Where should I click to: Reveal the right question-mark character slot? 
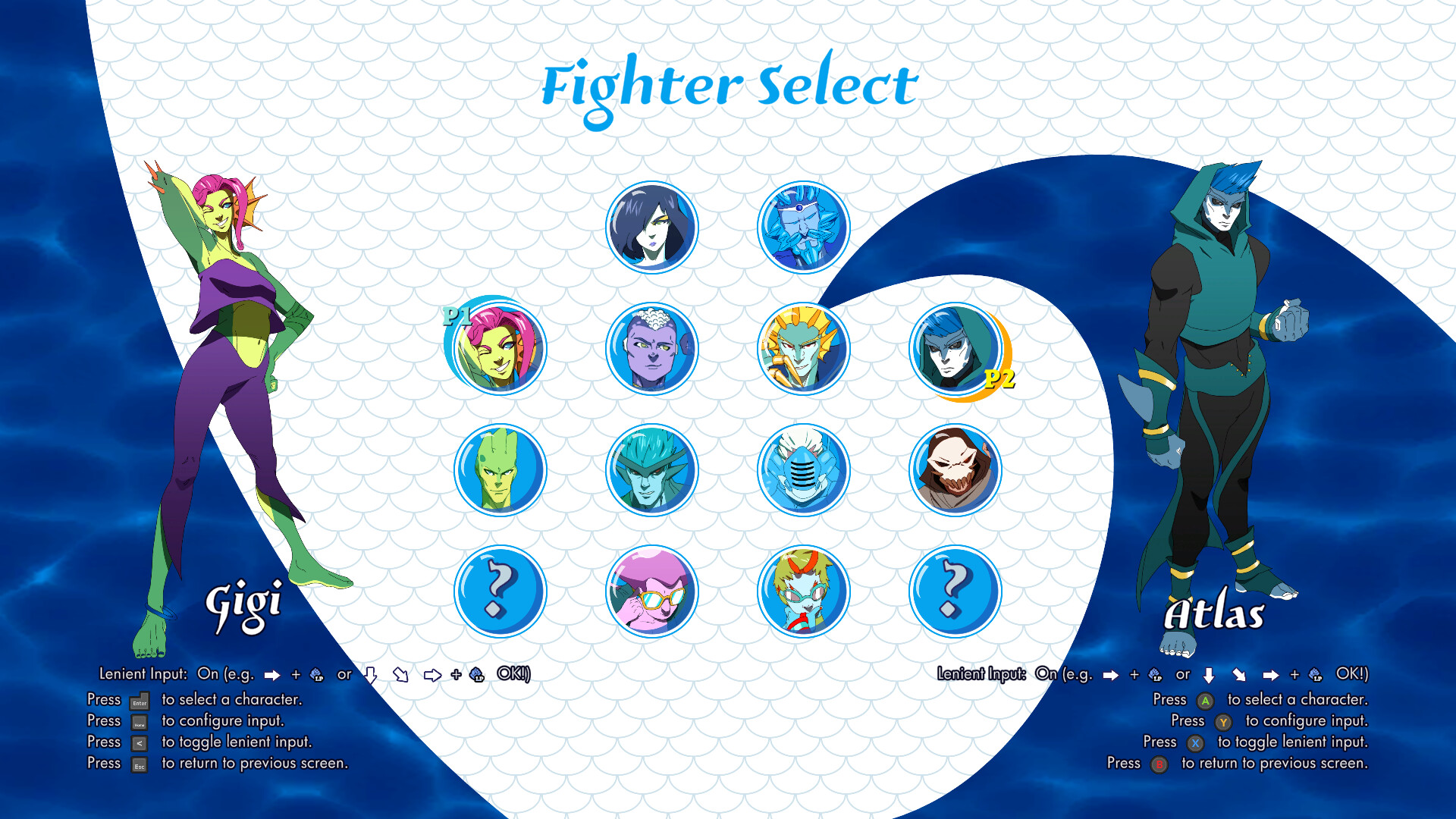tap(955, 592)
